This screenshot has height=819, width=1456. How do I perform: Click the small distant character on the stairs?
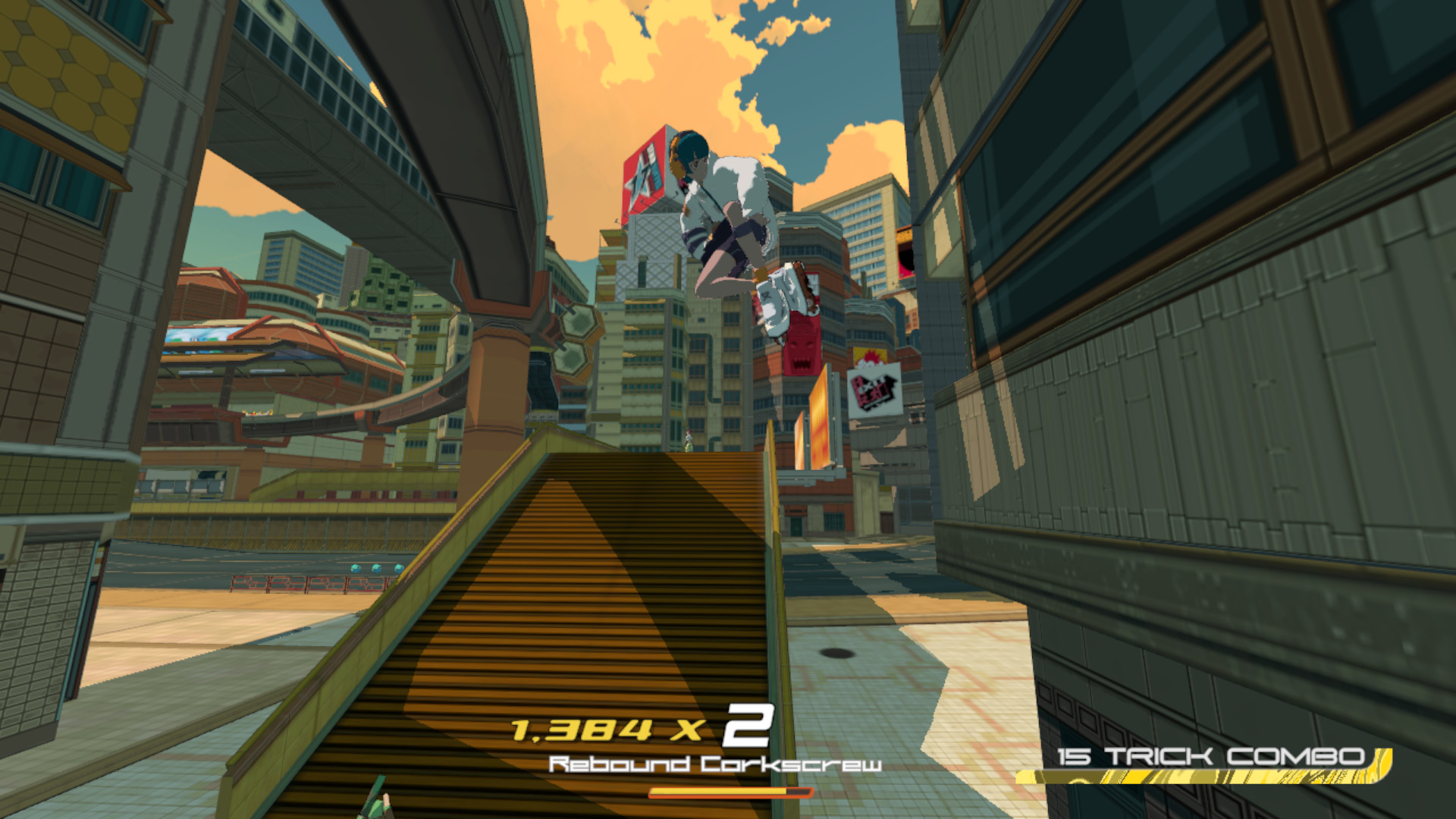[688, 440]
